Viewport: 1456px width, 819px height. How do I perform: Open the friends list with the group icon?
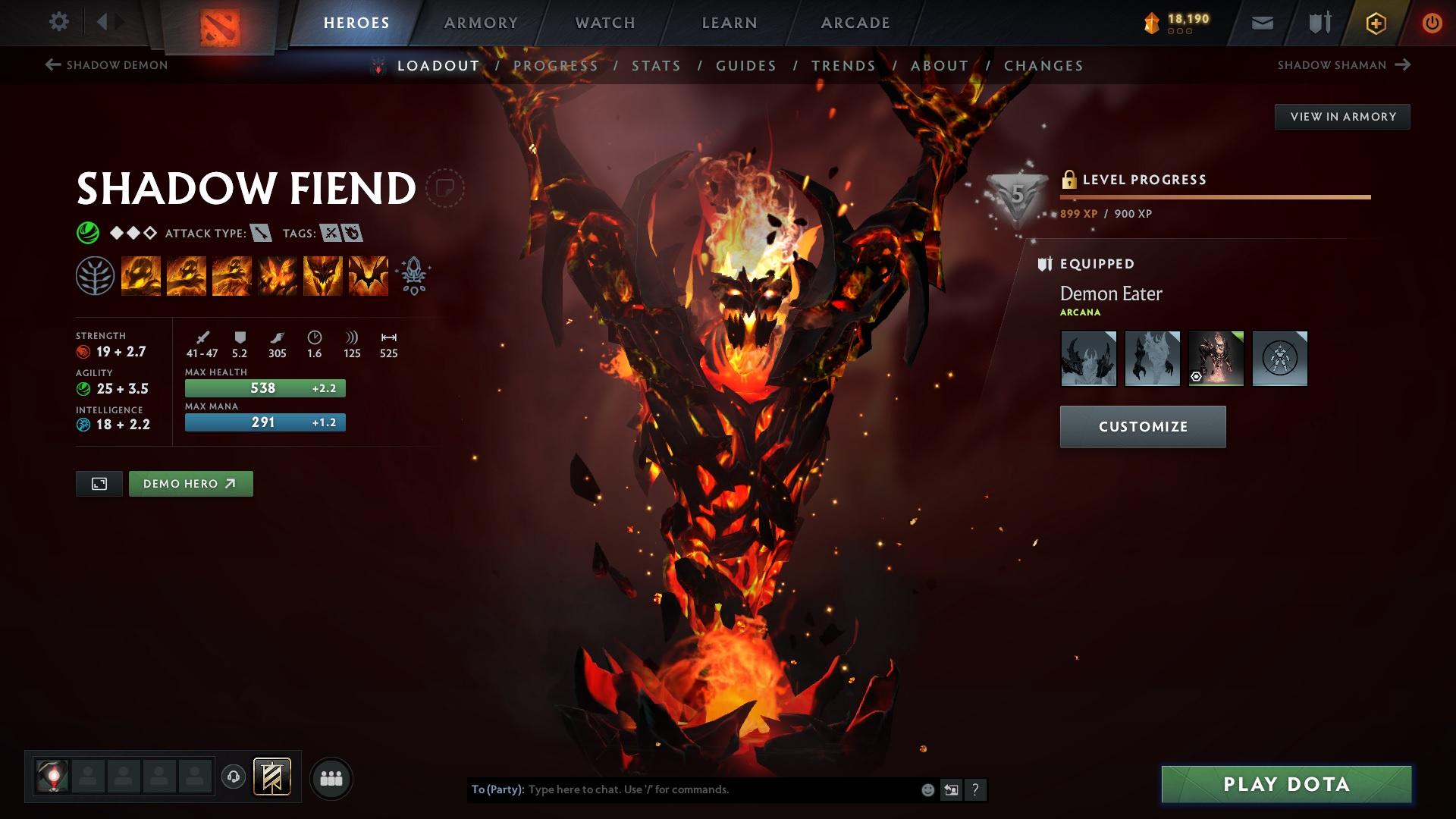point(331,777)
